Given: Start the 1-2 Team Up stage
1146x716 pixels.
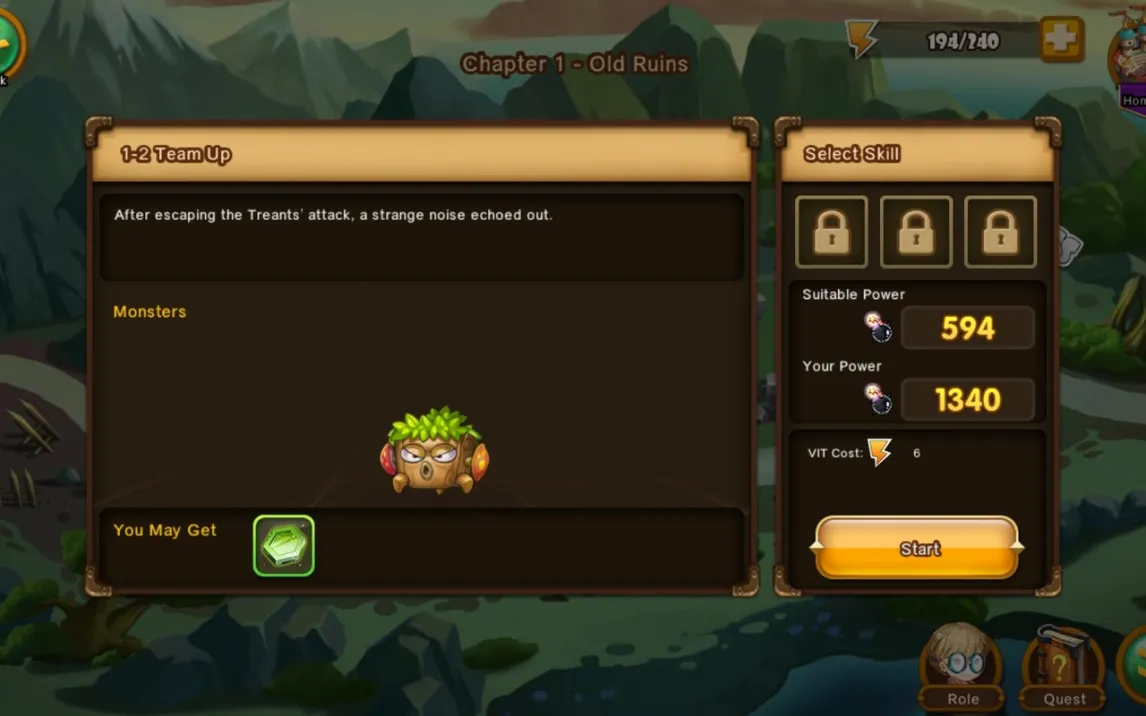Looking at the screenshot, I should [918, 548].
